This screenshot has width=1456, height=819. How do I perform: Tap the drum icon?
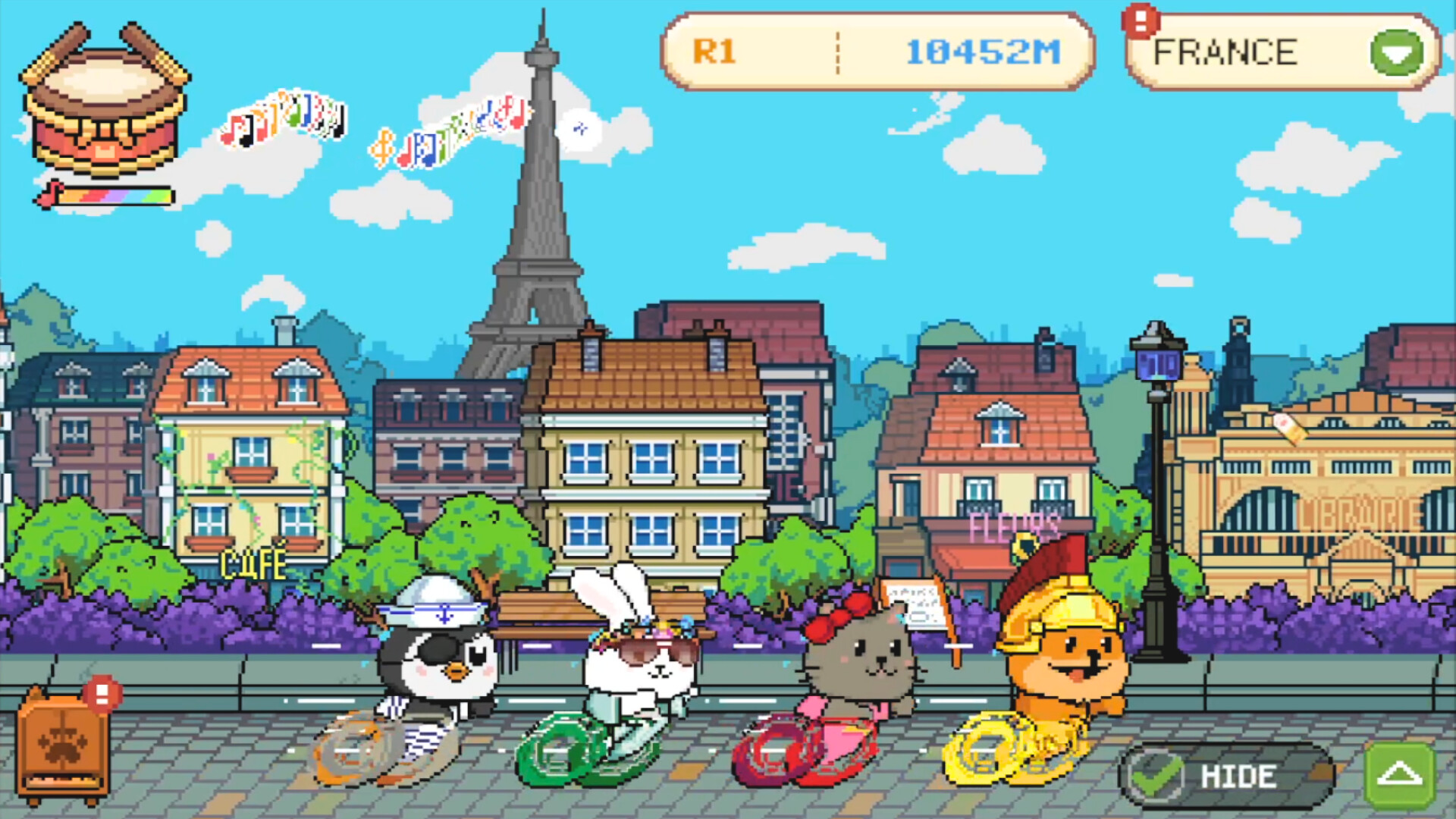(x=105, y=102)
